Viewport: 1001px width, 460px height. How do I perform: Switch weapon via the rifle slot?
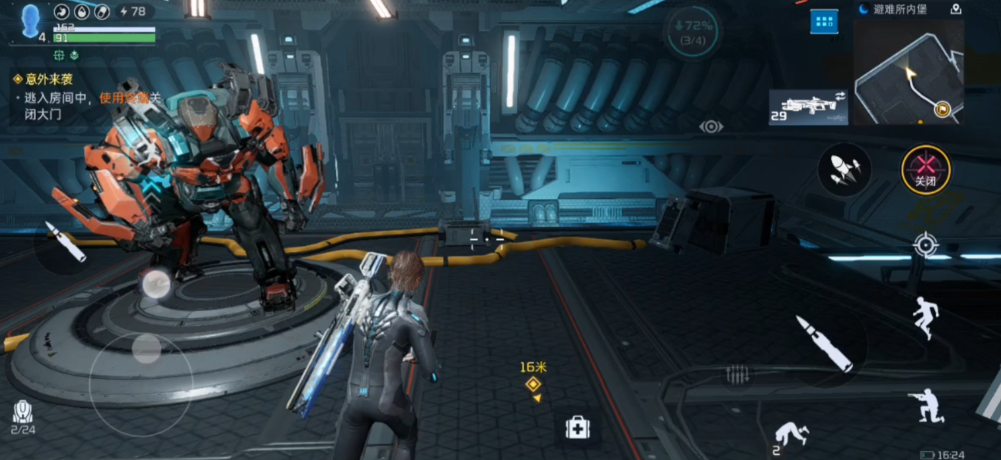point(808,107)
